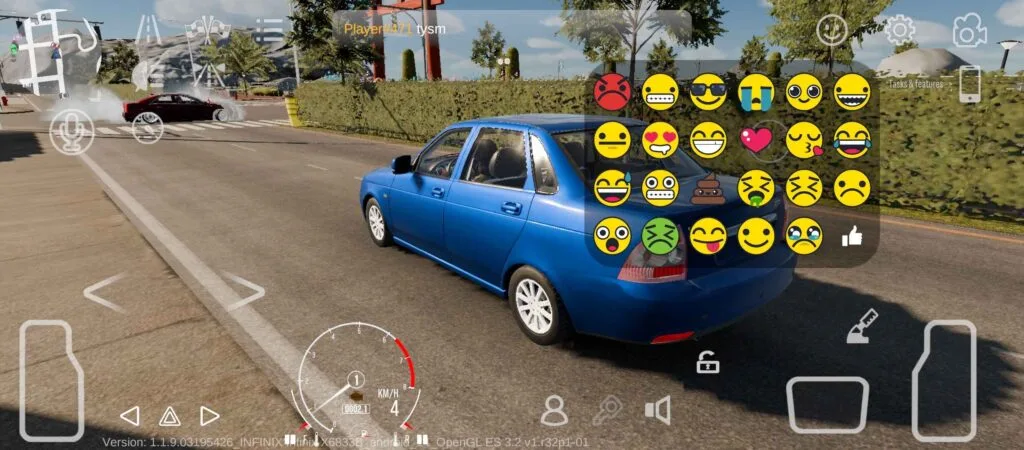Open the settings gear
This screenshot has height=450, width=1024.
click(900, 30)
